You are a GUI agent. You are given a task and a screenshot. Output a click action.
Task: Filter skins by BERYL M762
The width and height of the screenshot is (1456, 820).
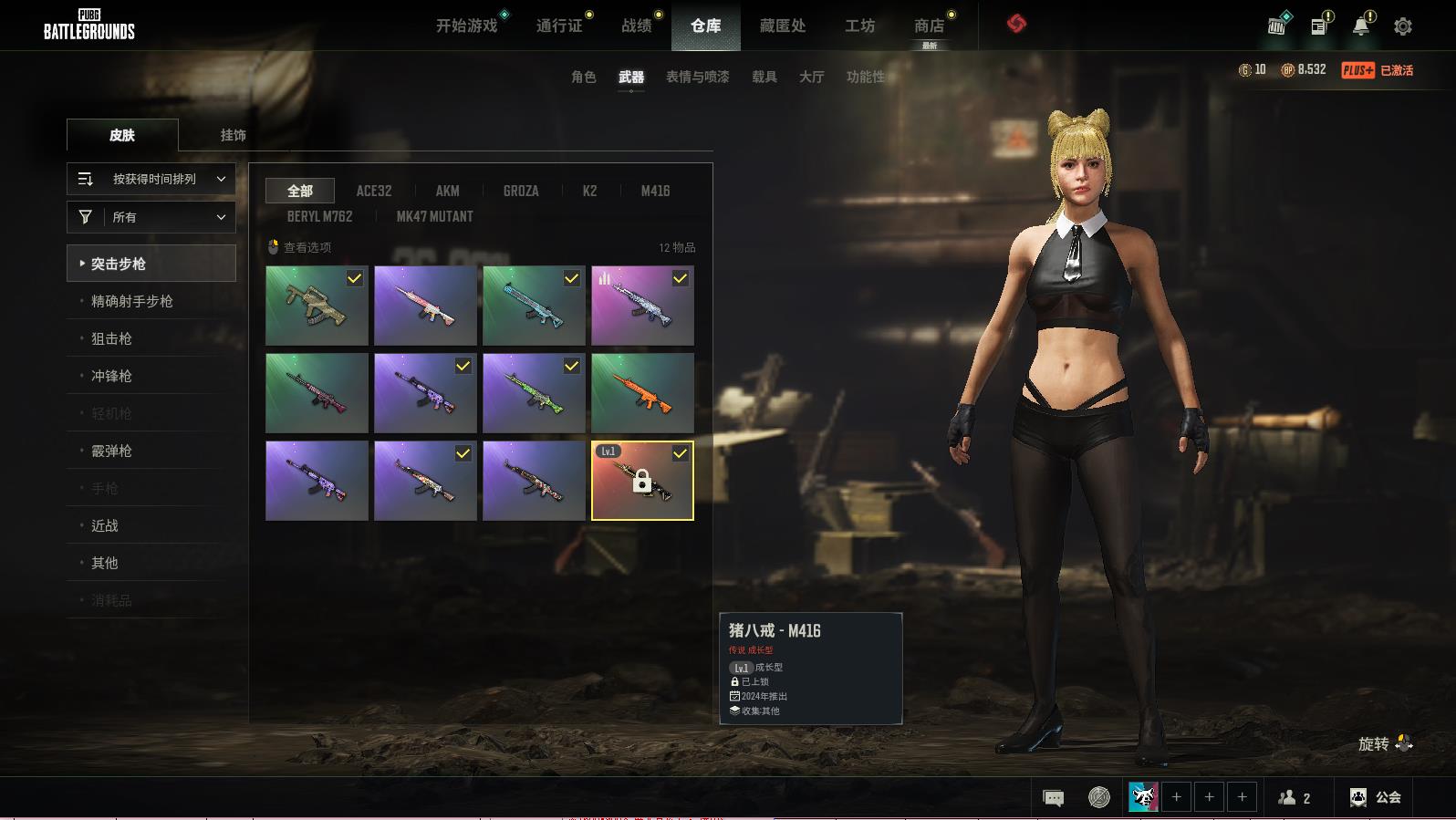[319, 216]
